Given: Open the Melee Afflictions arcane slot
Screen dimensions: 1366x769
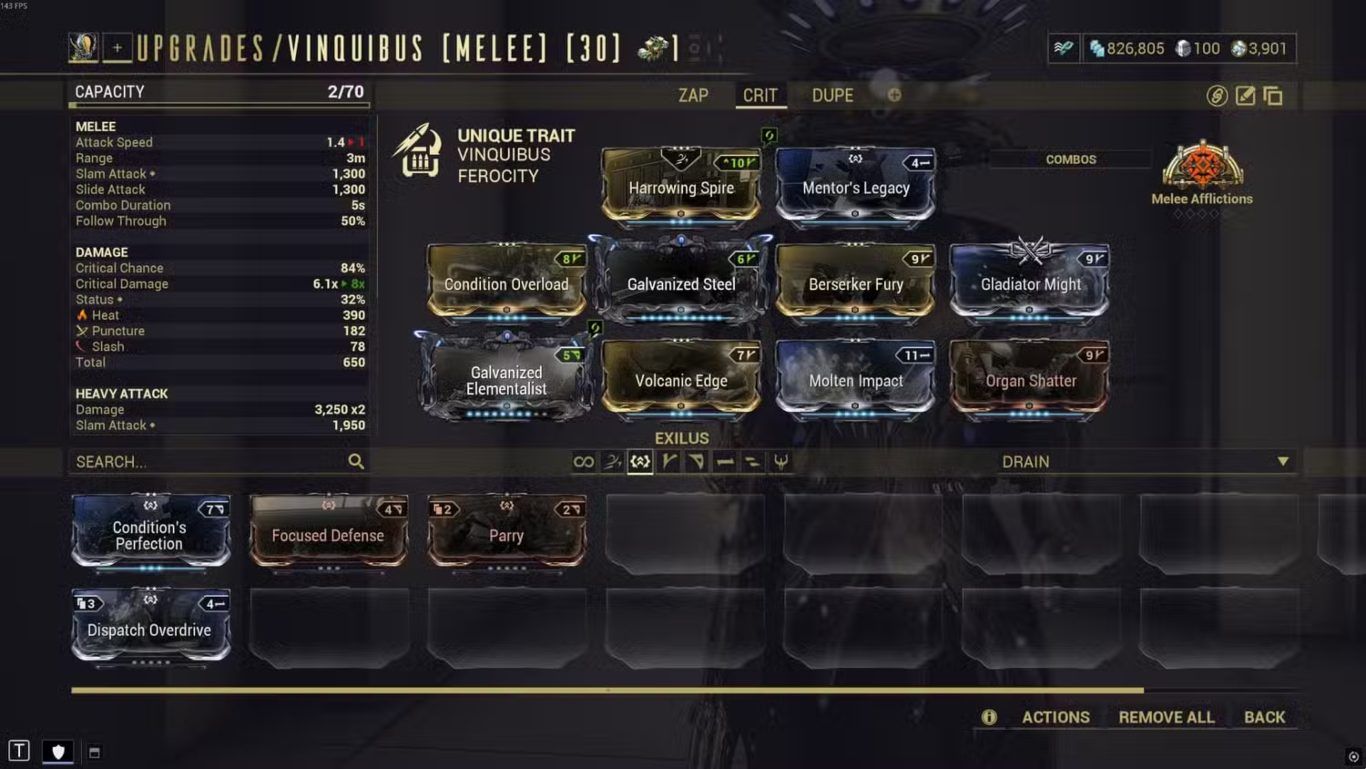Looking at the screenshot, I should click(x=1202, y=172).
